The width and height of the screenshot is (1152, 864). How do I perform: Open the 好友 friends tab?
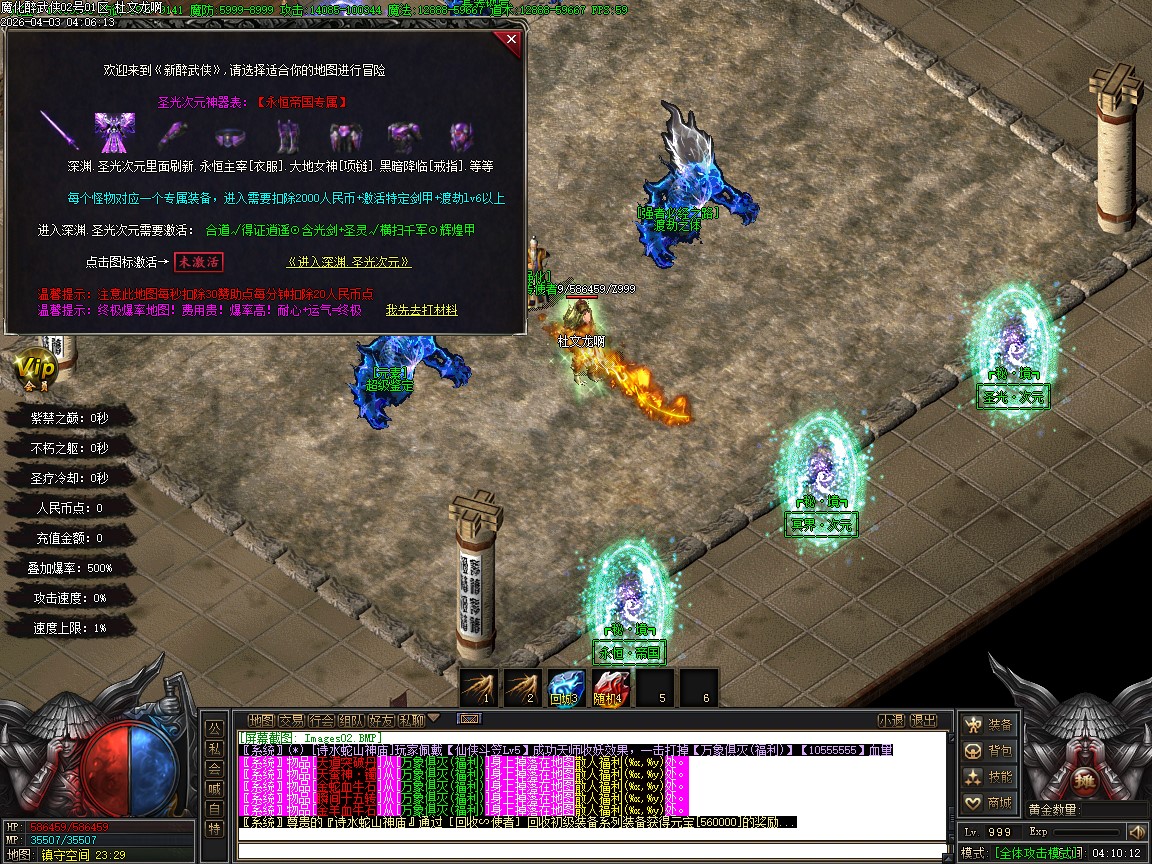tap(381, 720)
